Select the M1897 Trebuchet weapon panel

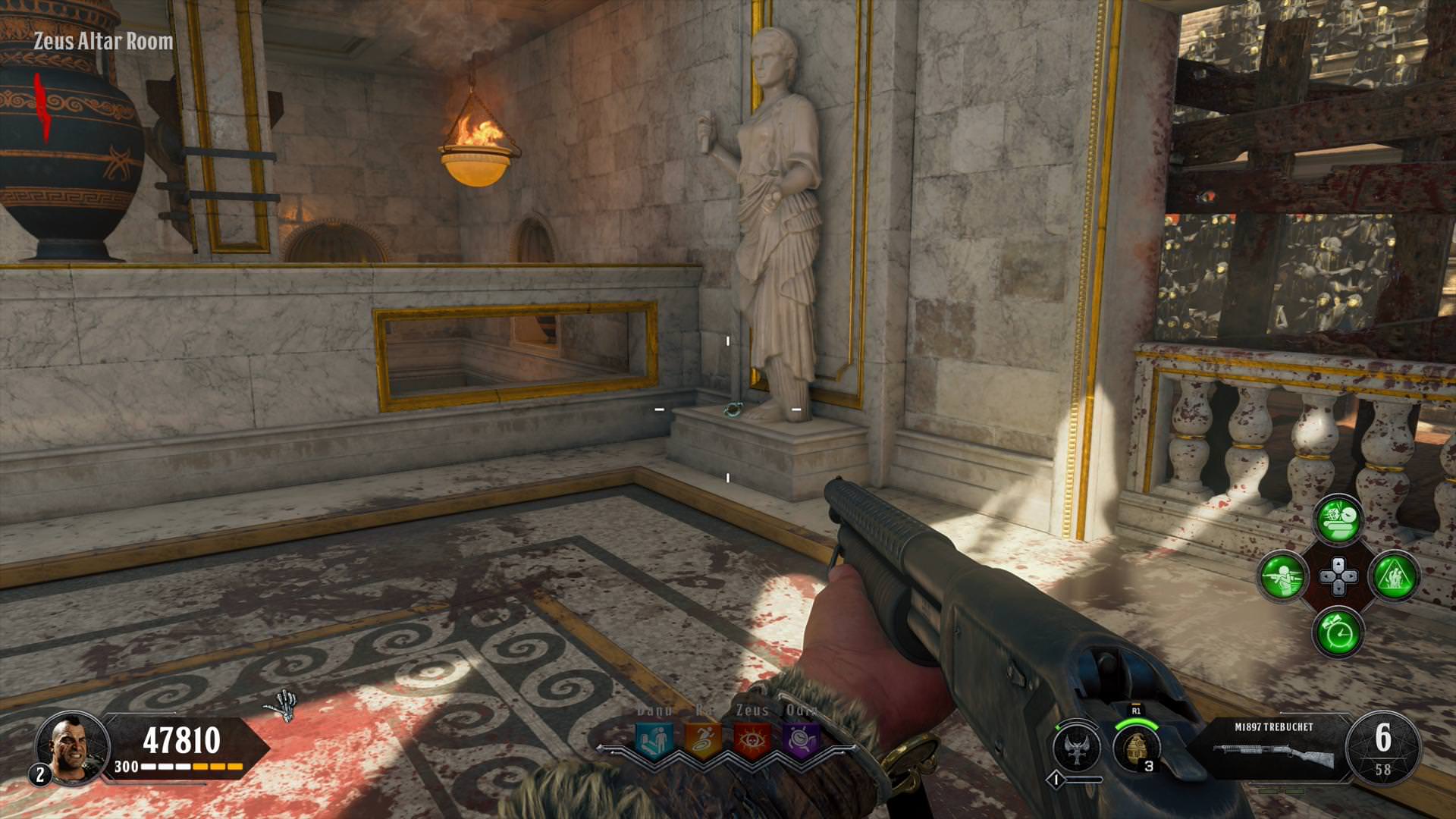point(1274,749)
